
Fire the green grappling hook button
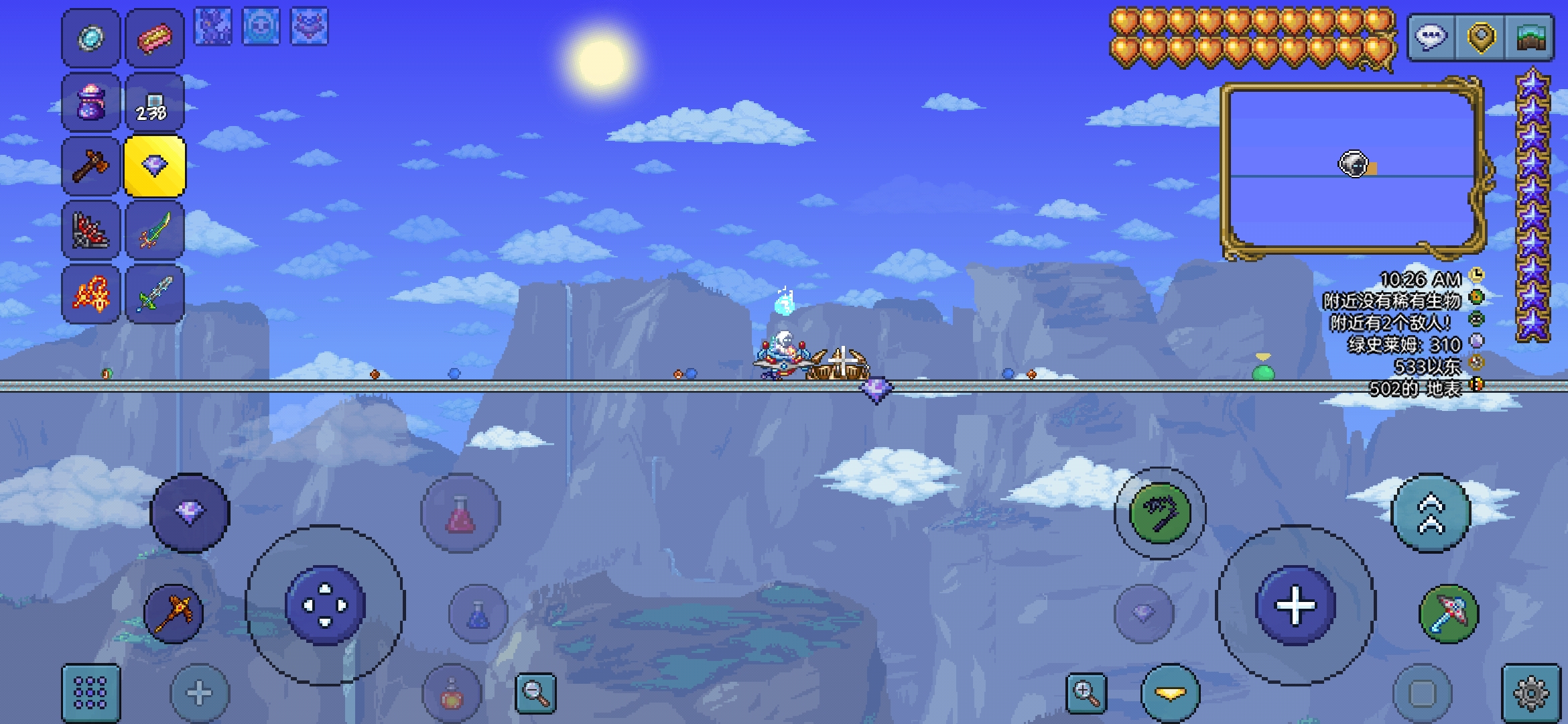coord(1160,514)
